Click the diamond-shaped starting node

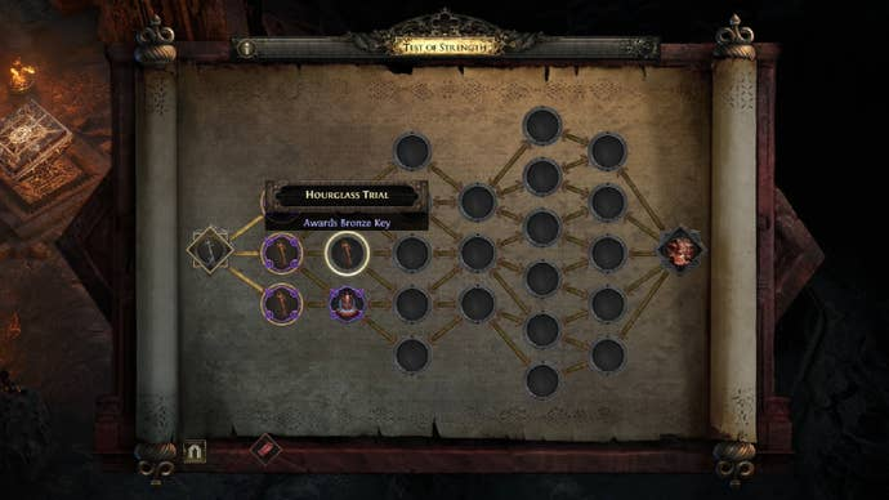tap(210, 250)
